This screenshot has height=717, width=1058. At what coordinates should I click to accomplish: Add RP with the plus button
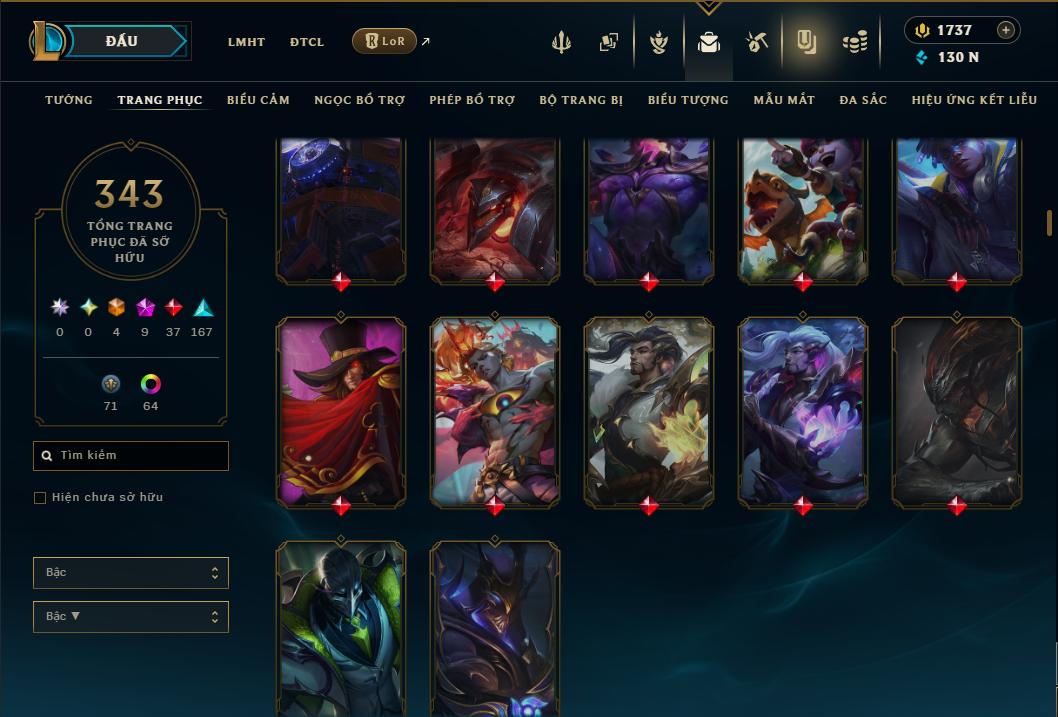[1006, 30]
